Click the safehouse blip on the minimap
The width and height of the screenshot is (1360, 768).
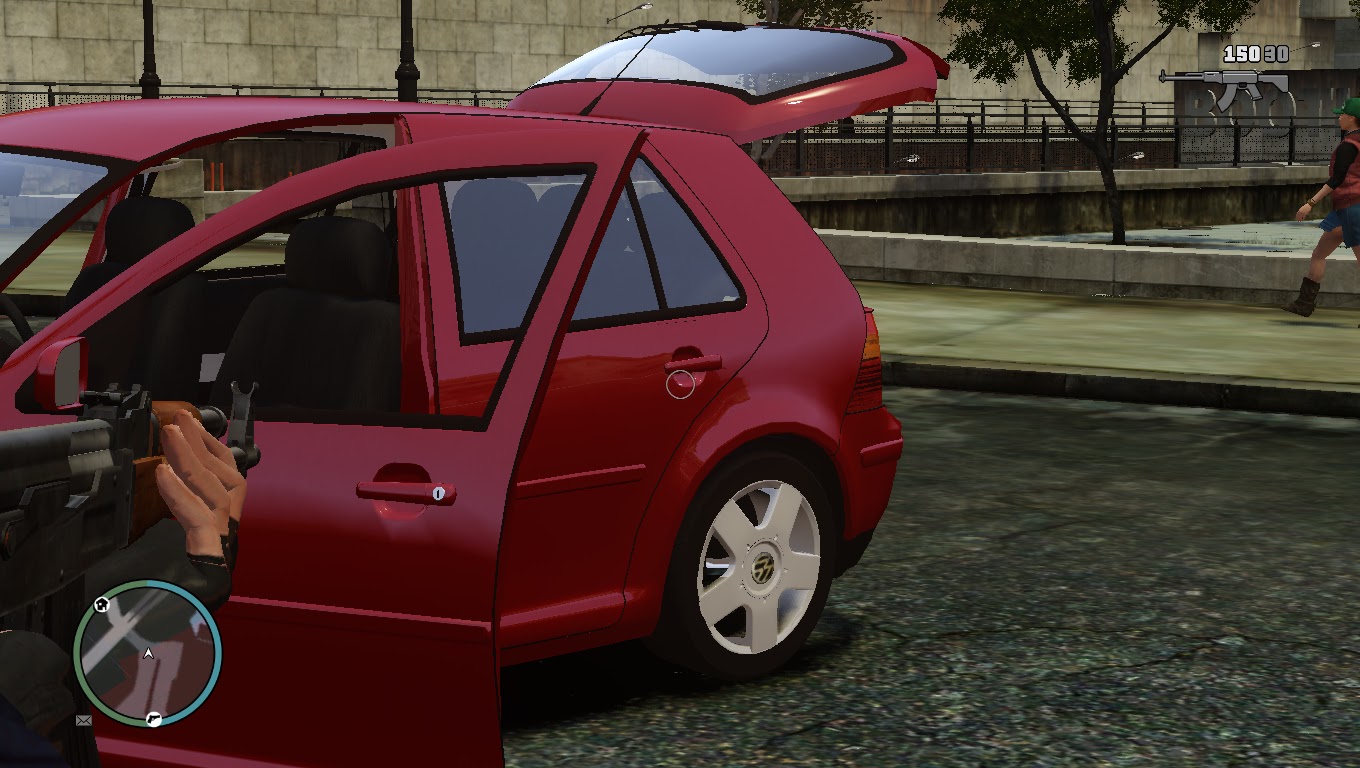tap(101, 604)
